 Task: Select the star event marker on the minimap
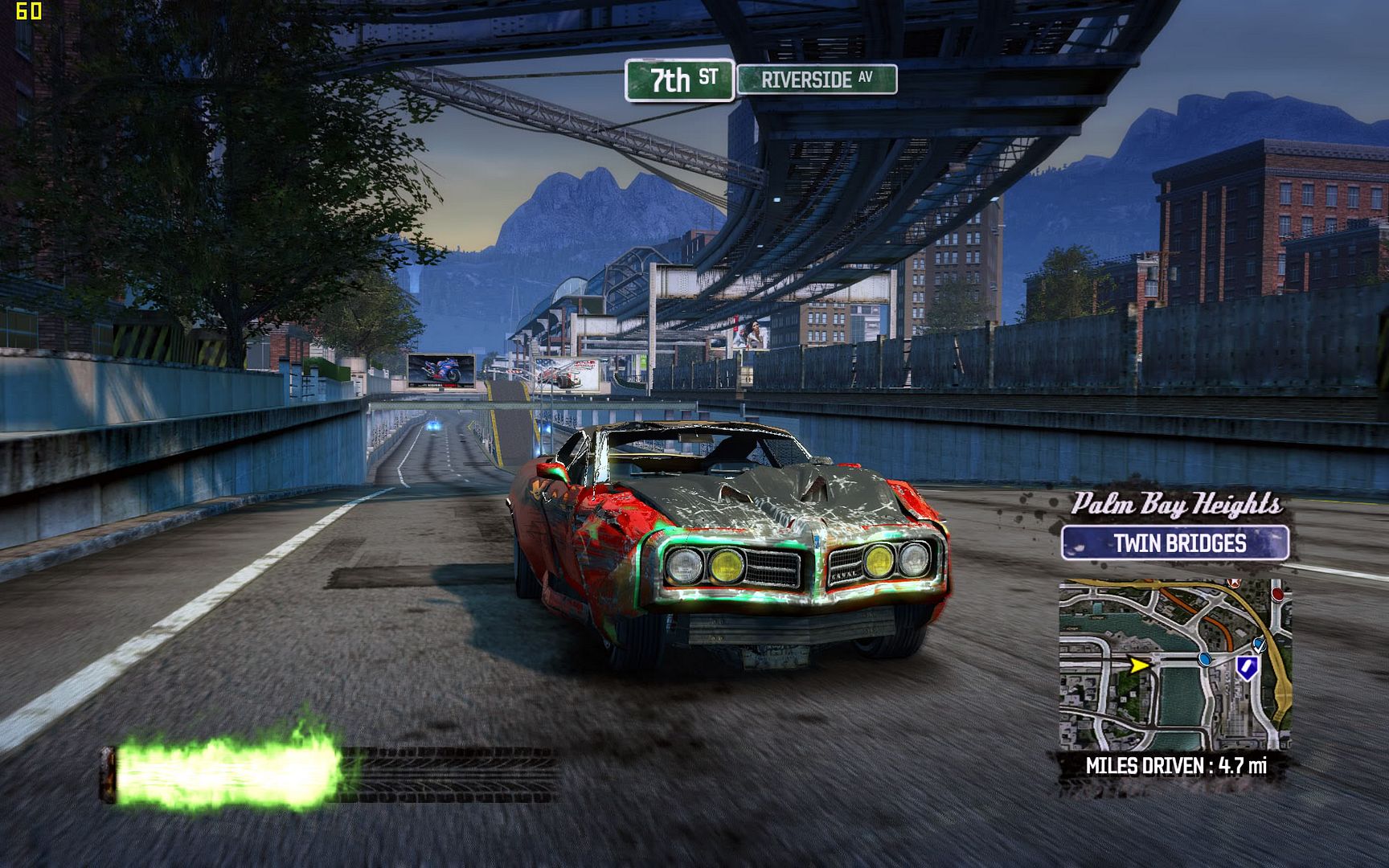coord(1233,583)
